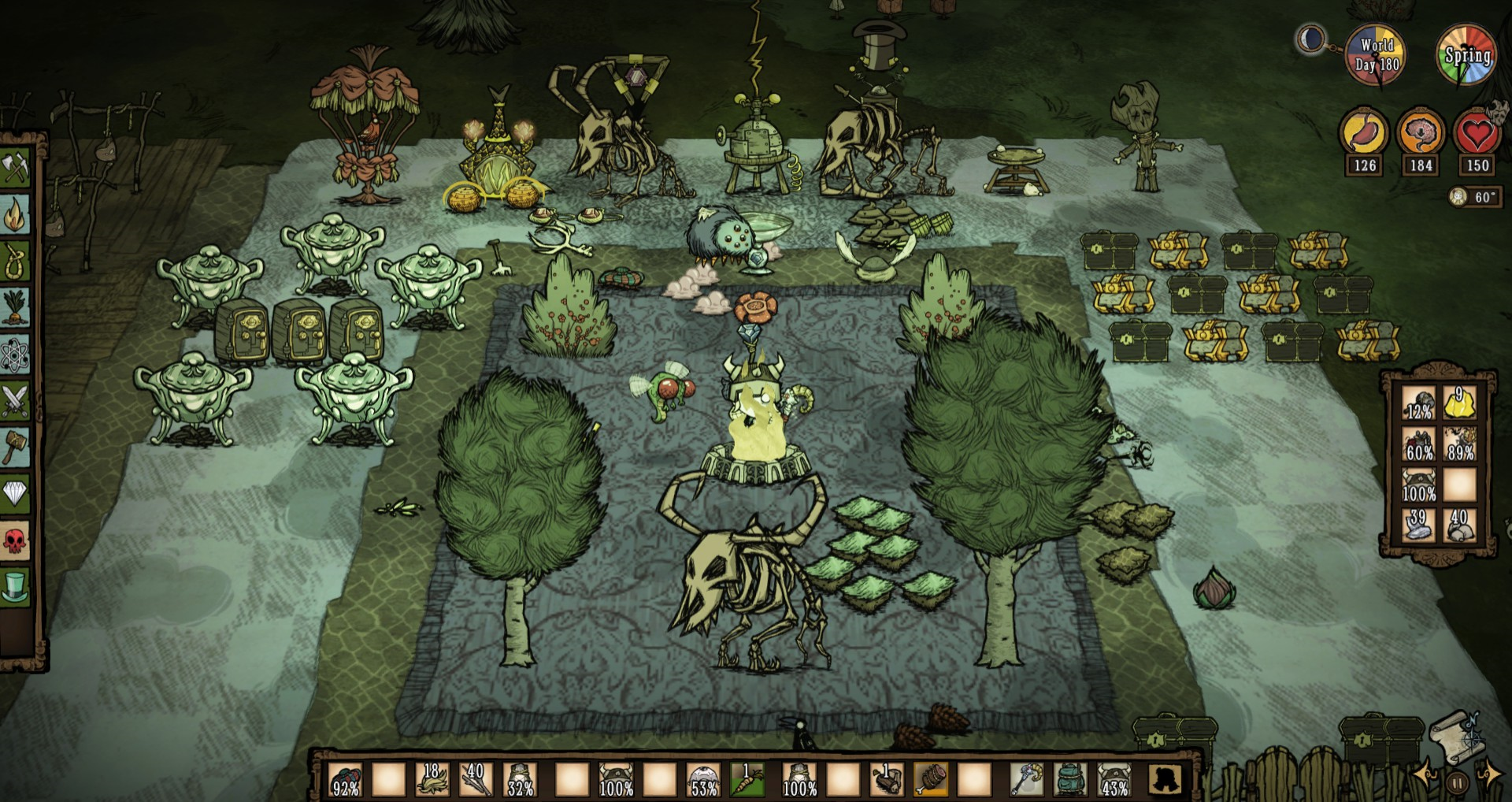Viewport: 1512px width, 802px height.
Task: Open the Structures hammer crafting tab
Action: (x=15, y=447)
